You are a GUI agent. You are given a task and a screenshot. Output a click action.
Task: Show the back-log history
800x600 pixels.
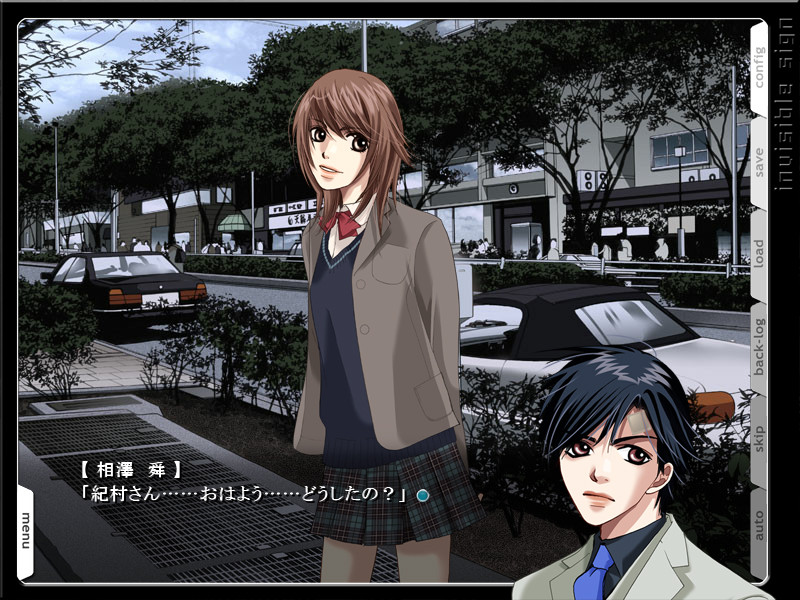[758, 346]
